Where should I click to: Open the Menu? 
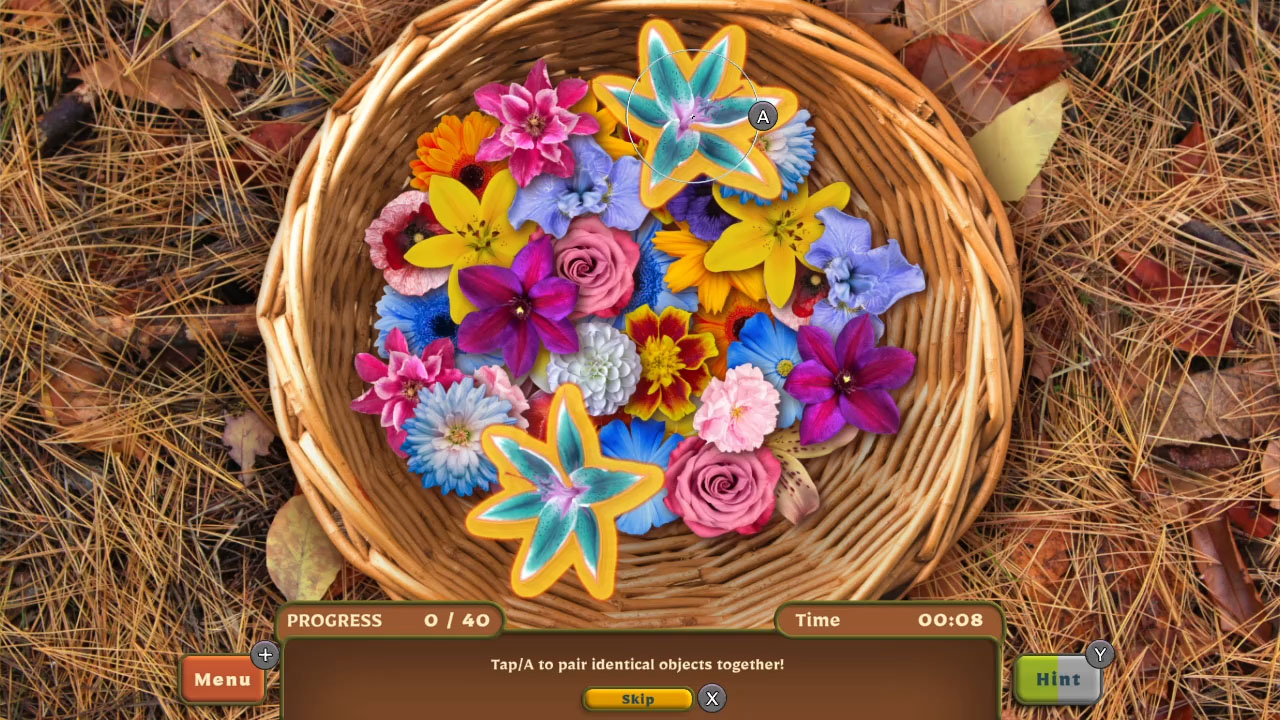[x=222, y=679]
